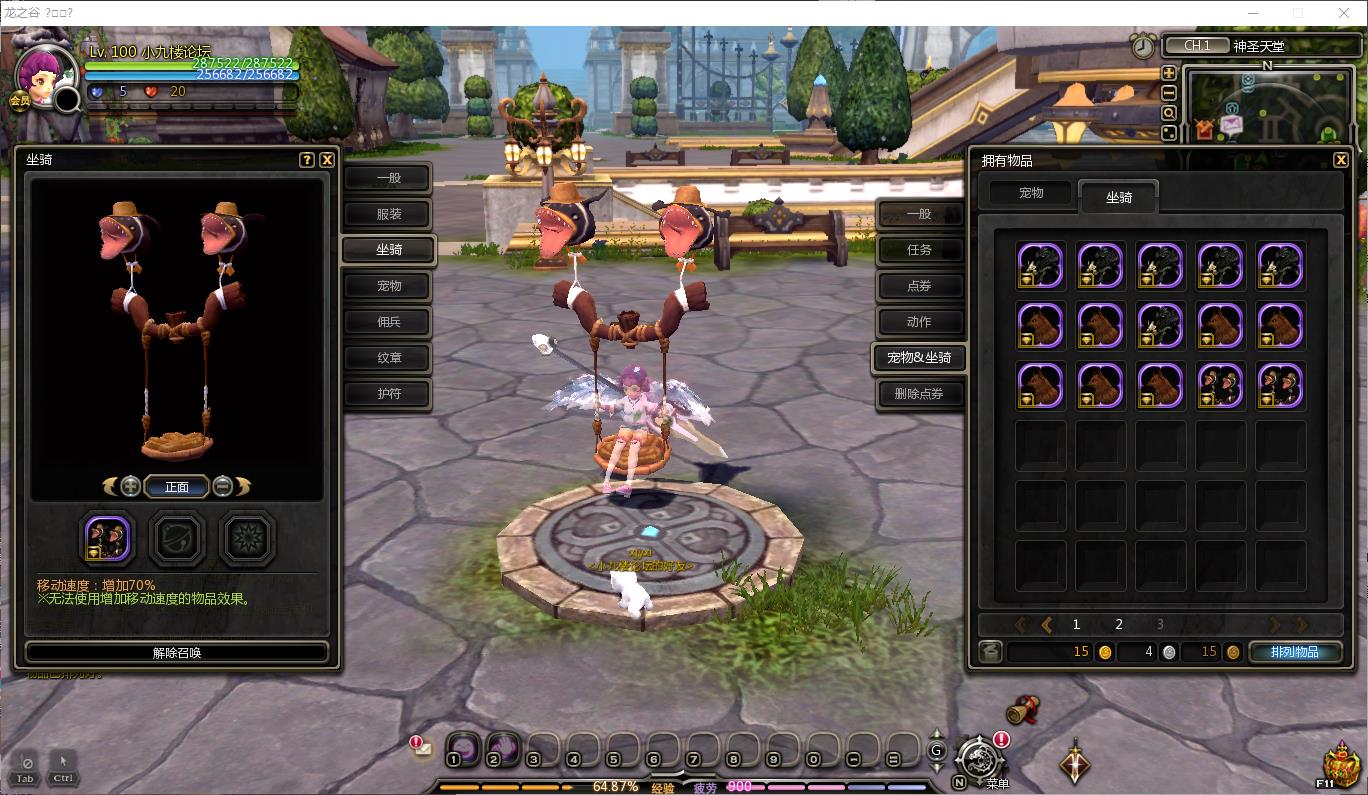The height and width of the screenshot is (795, 1368).
Task: Click the 正面 front view button
Action: (x=177, y=487)
